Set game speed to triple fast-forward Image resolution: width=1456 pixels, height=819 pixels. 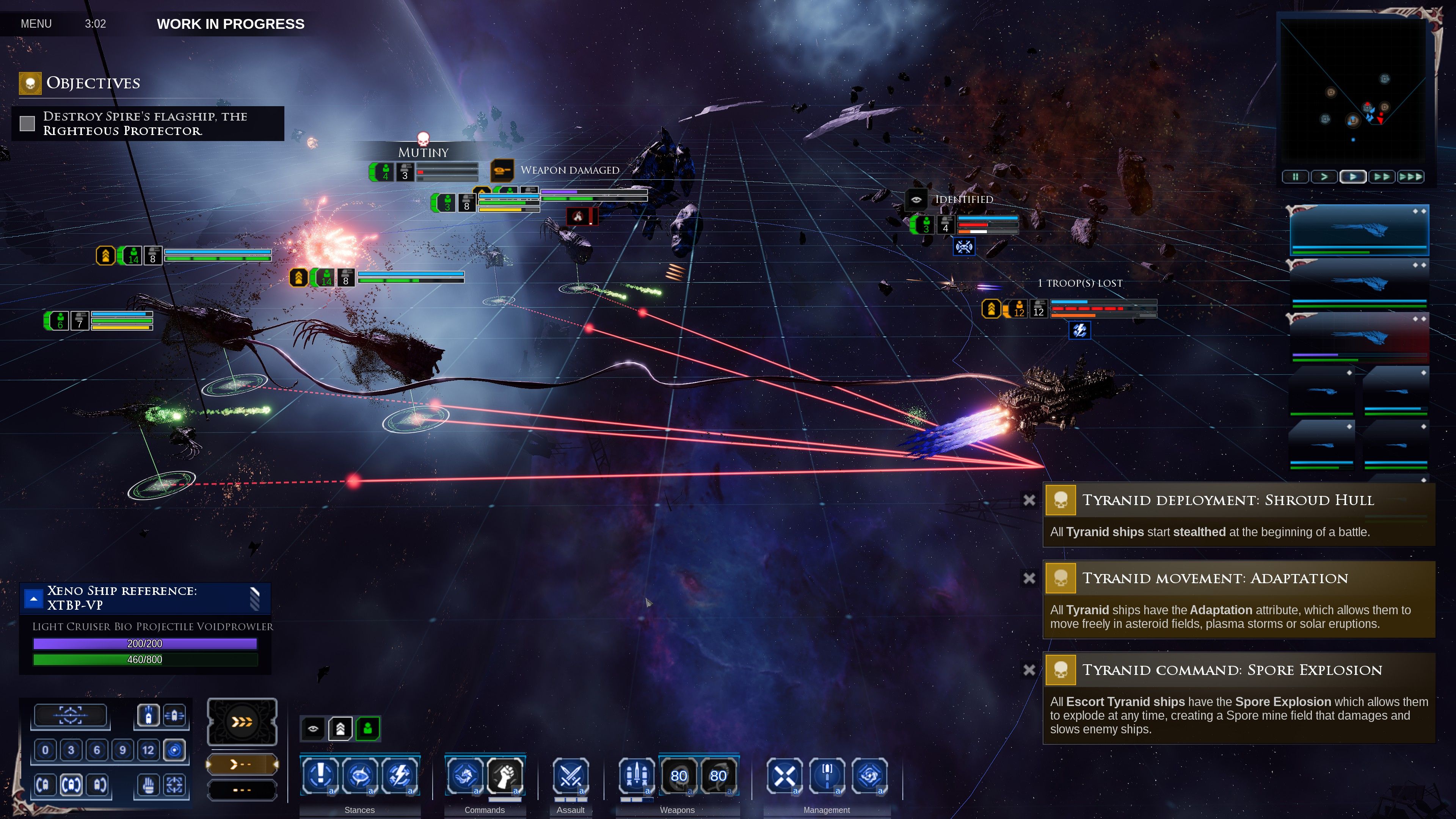[x=1410, y=177]
